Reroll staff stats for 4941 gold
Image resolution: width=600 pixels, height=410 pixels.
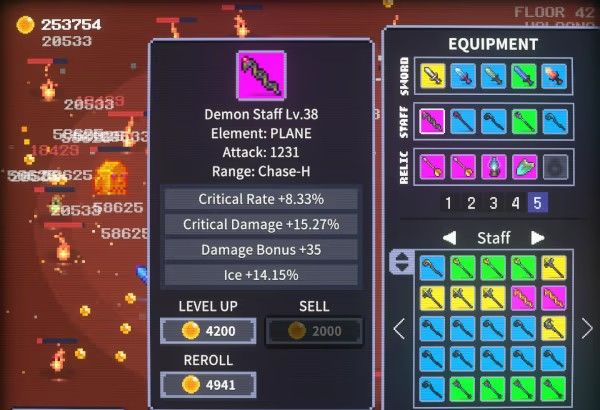click(208, 384)
